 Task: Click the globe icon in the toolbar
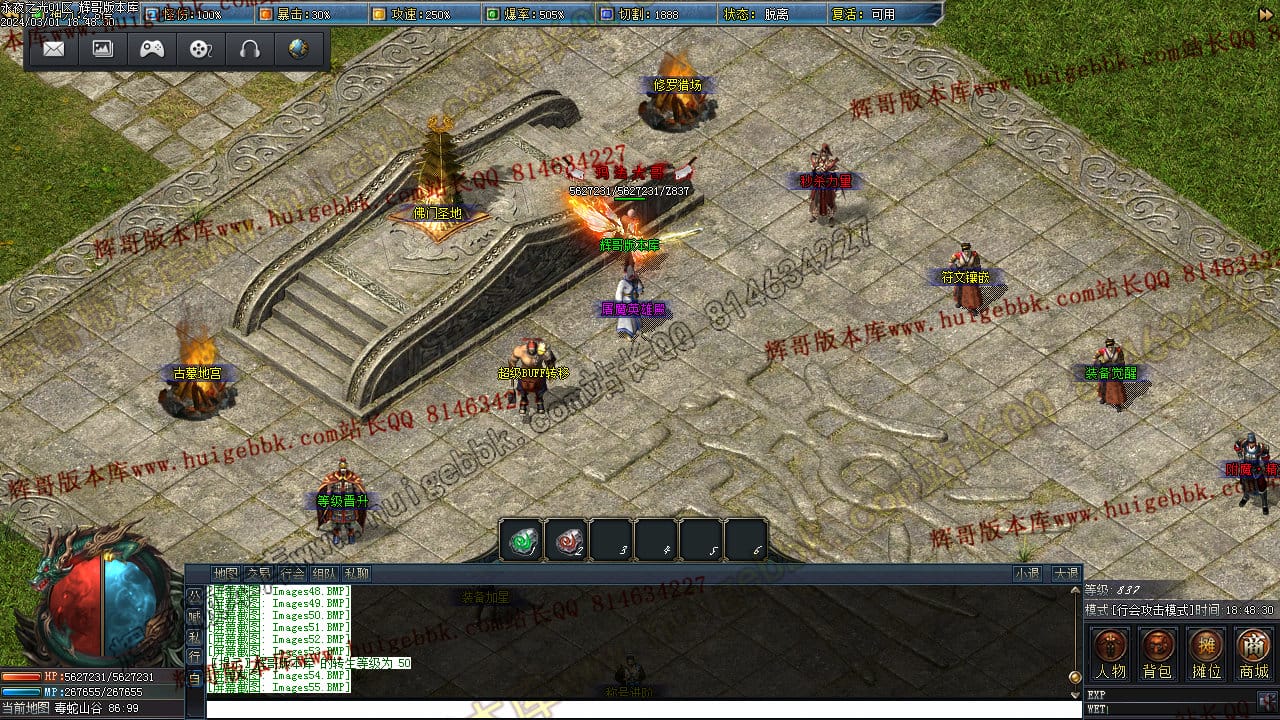click(x=298, y=49)
